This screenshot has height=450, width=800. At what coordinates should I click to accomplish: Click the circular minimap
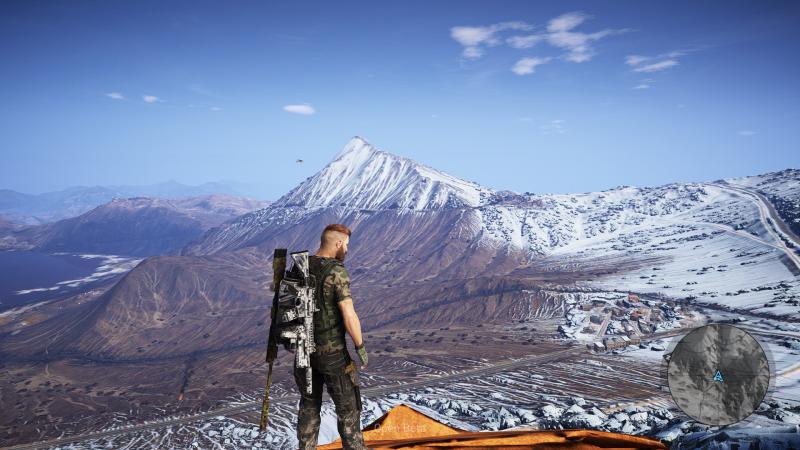pos(718,374)
